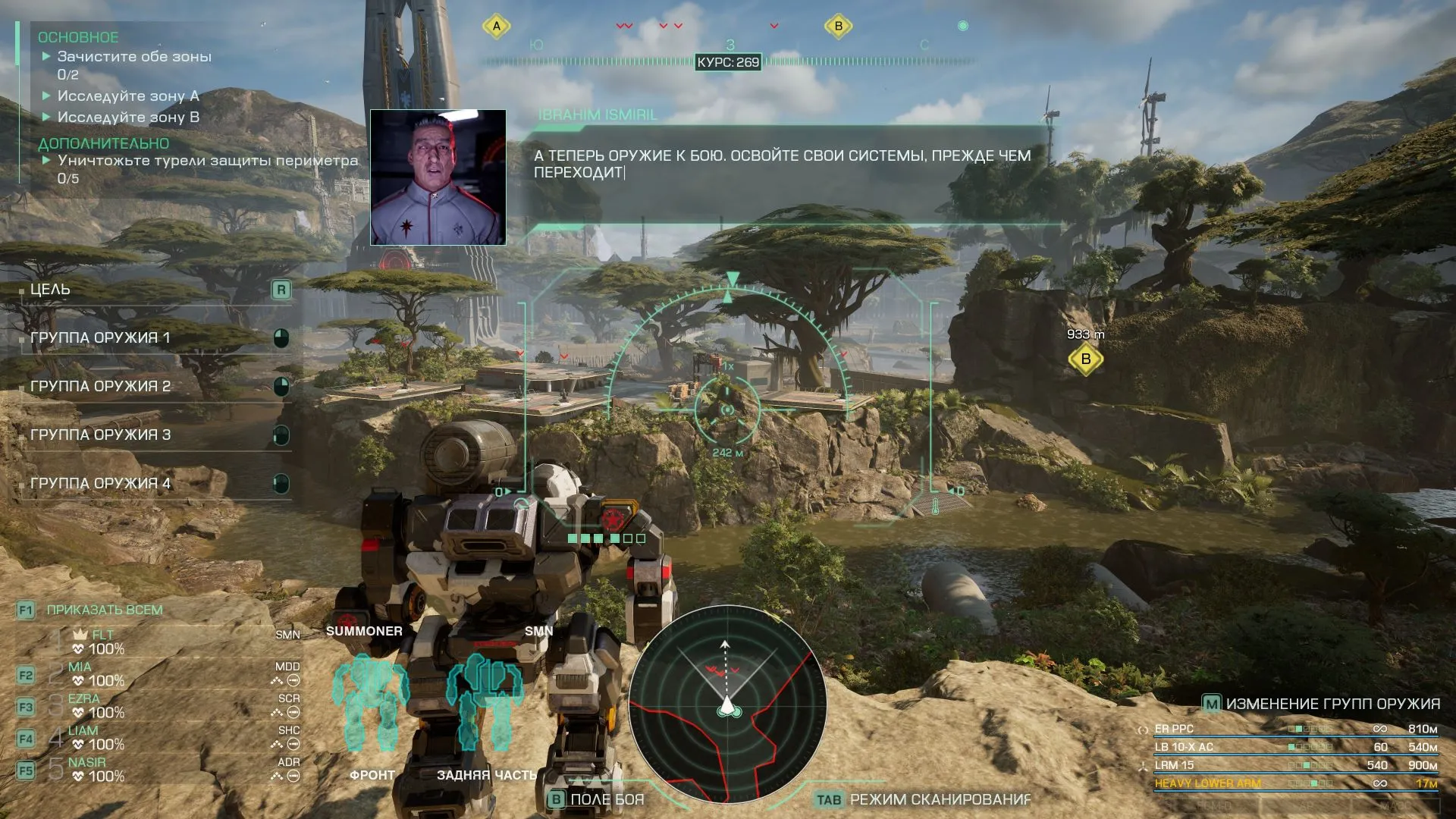Screen dimensions: 1456x819
Task: Toggle РЕЖИМ СКАНИРОВАНИЯ scan mode
Action: coord(923,799)
